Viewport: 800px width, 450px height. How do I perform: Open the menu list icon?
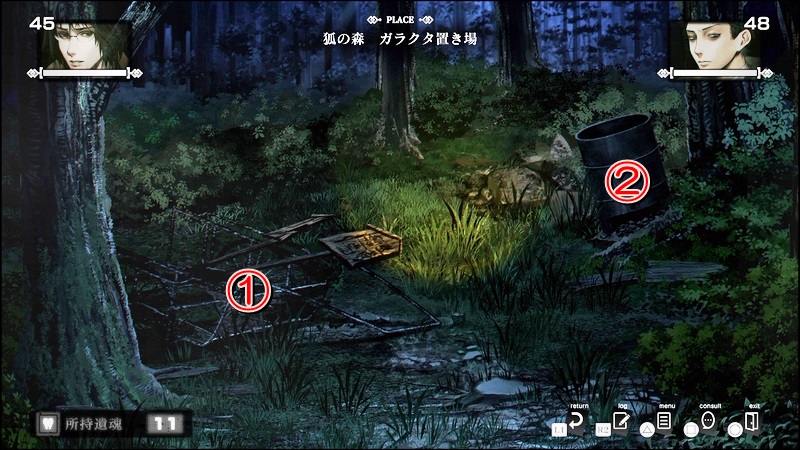click(x=665, y=422)
